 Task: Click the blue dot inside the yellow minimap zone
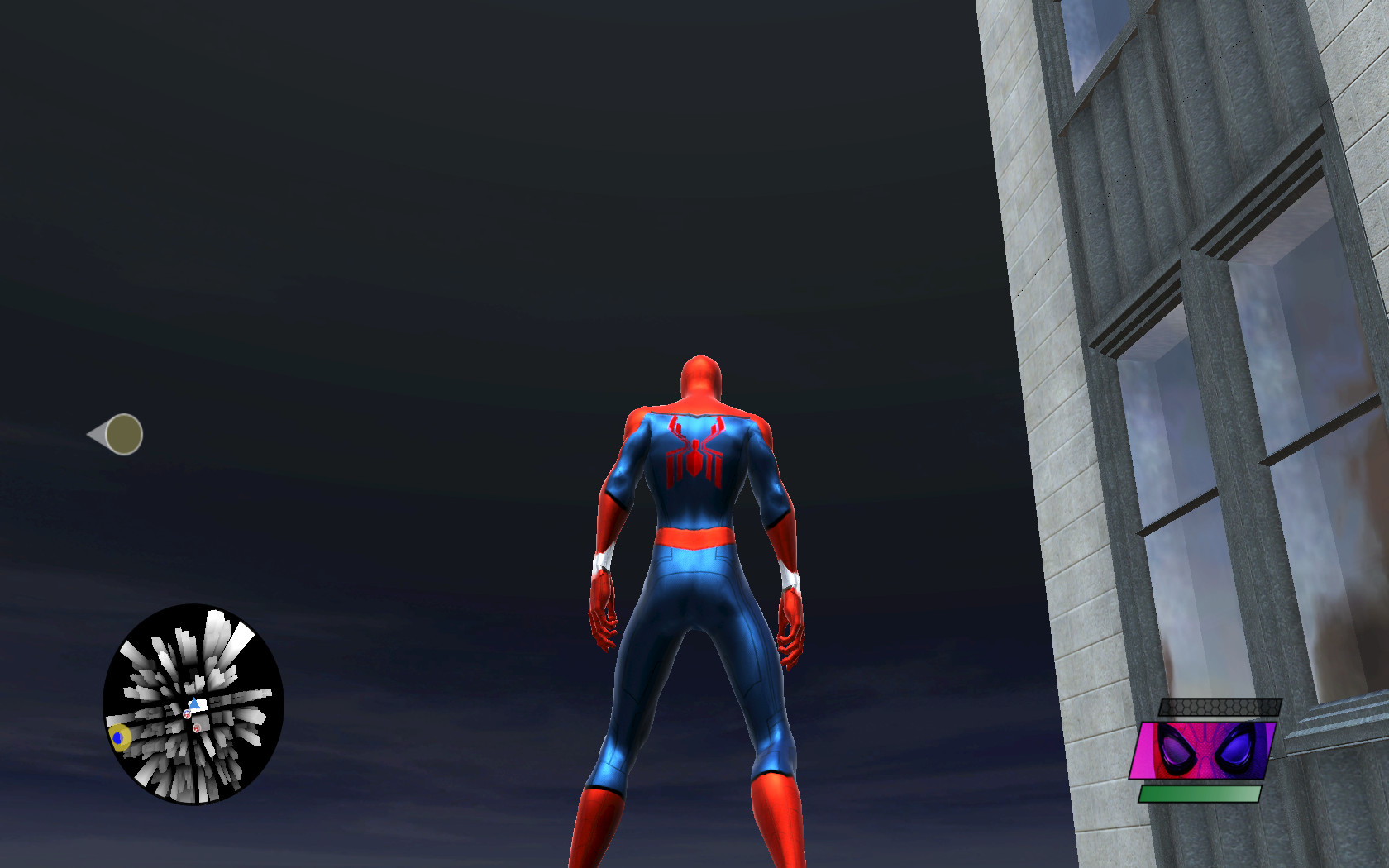tap(117, 737)
